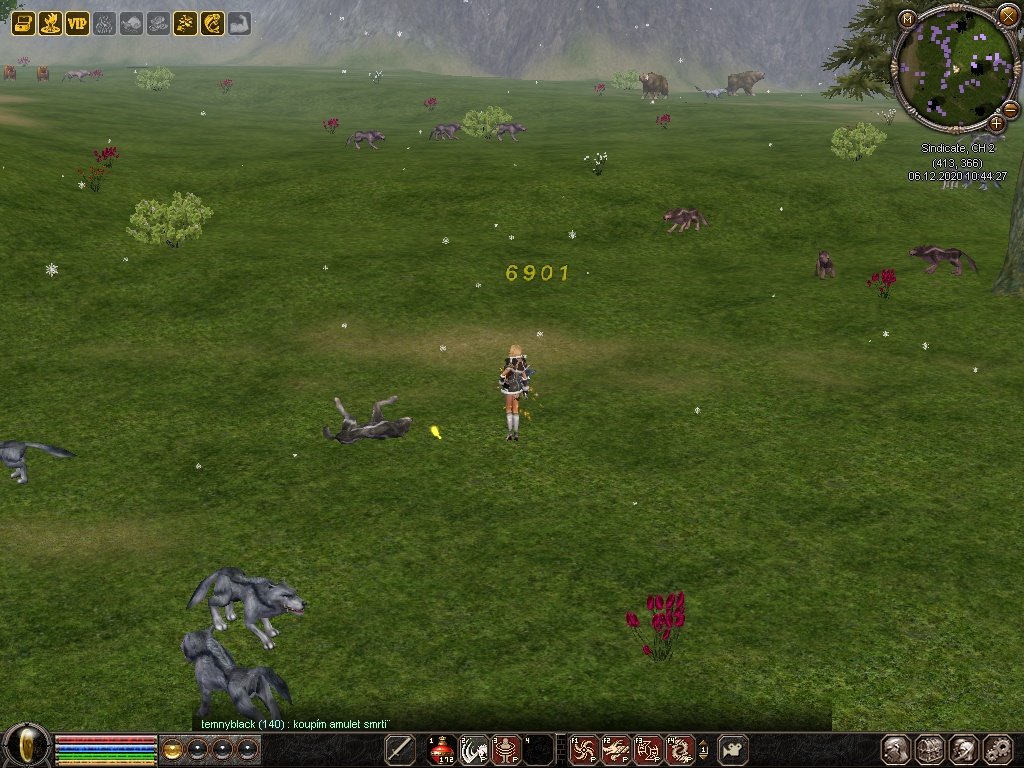Use the red potion in slot 1
Image resolution: width=1024 pixels, height=768 pixels.
pos(442,749)
